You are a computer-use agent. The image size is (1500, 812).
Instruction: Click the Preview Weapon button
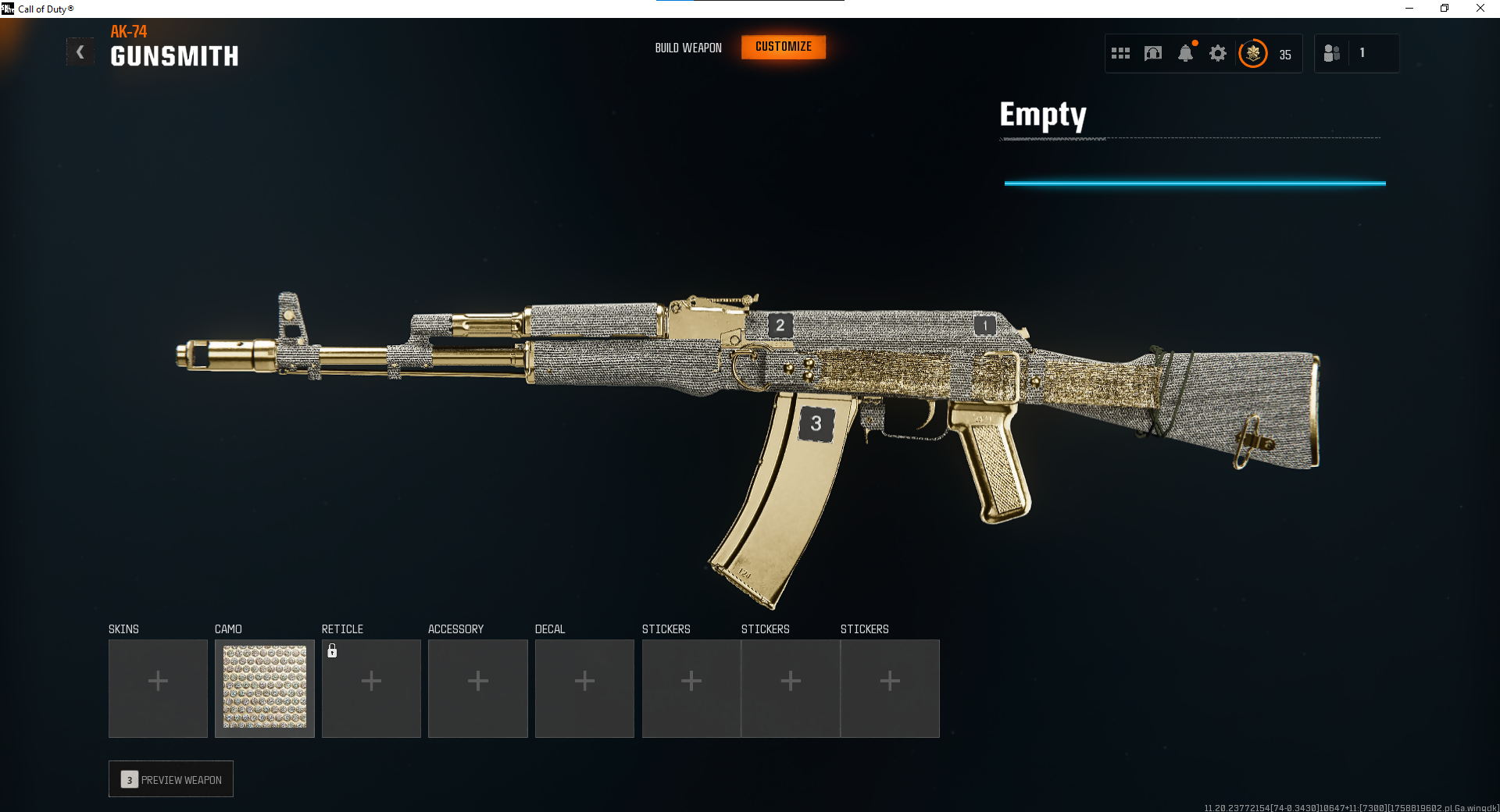coord(171,779)
